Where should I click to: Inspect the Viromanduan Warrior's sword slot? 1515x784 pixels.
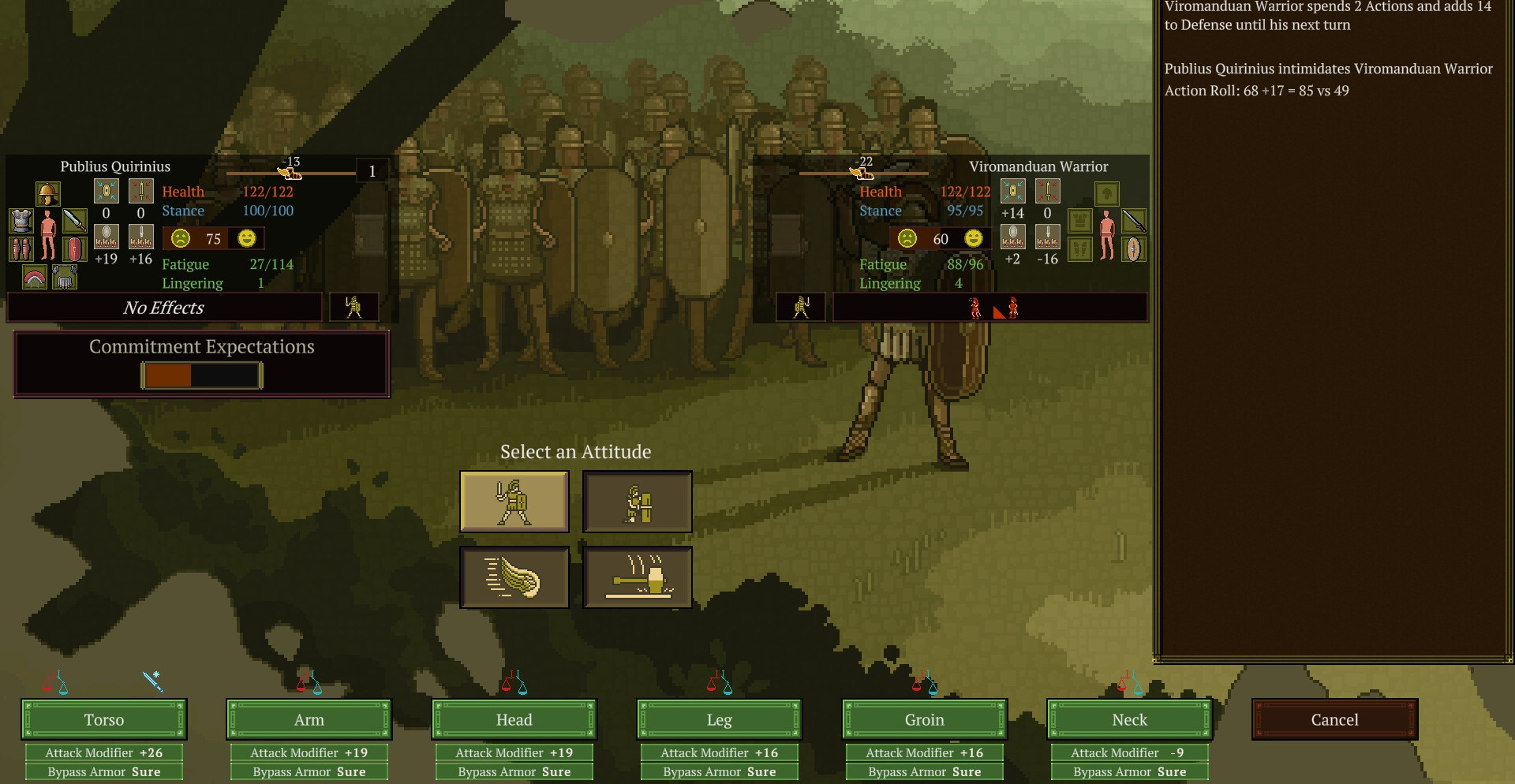click(x=1133, y=220)
